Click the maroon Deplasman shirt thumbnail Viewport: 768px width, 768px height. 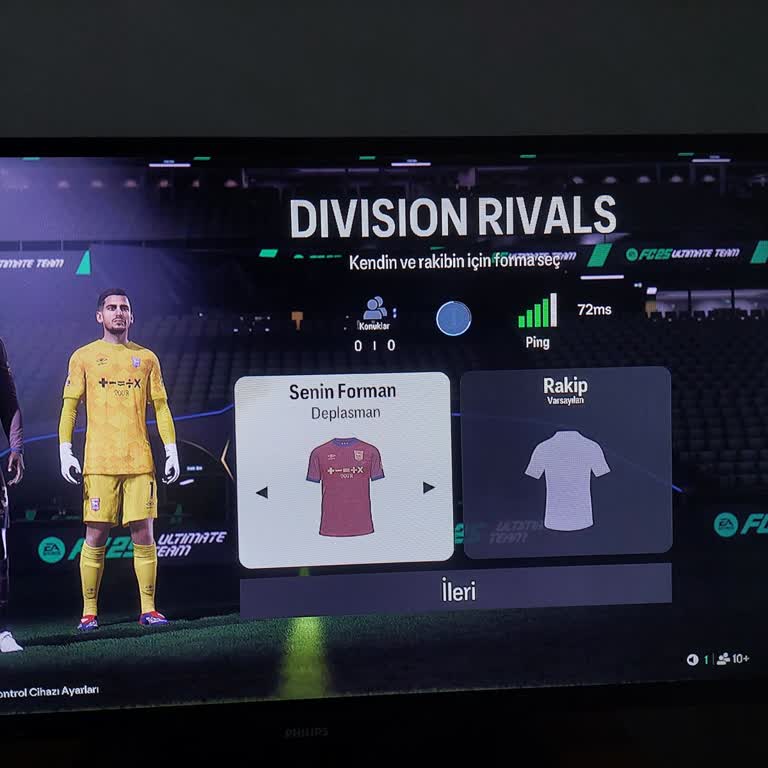tap(344, 487)
